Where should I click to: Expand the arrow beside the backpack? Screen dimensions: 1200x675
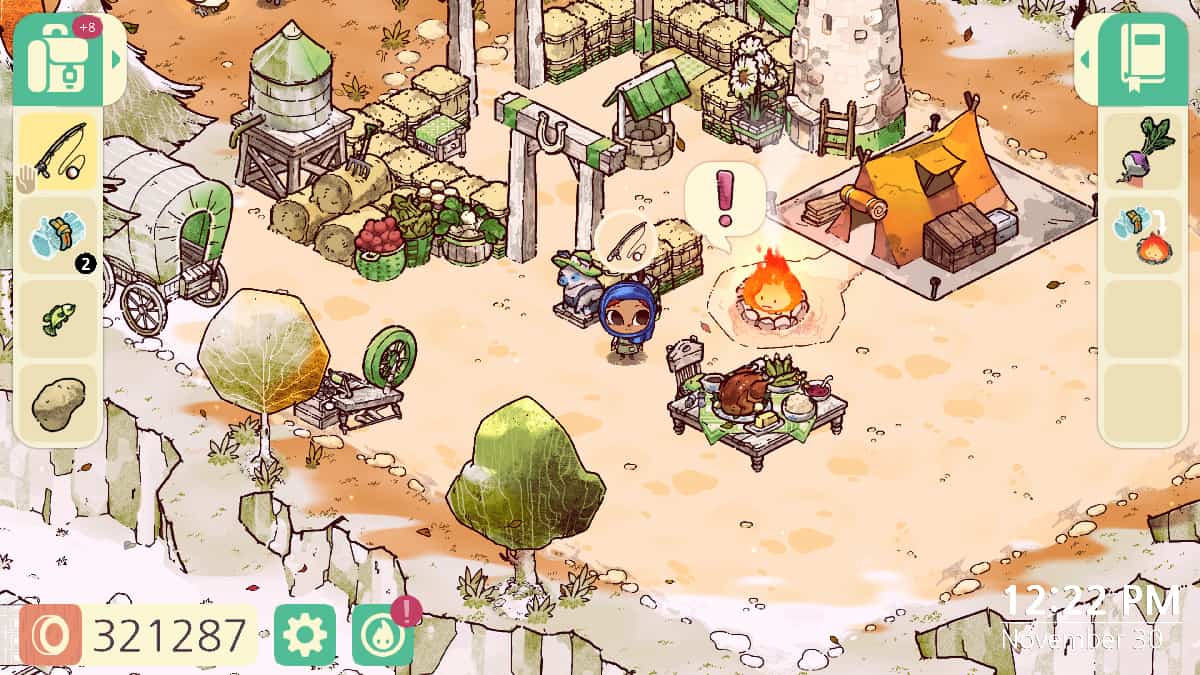point(117,59)
